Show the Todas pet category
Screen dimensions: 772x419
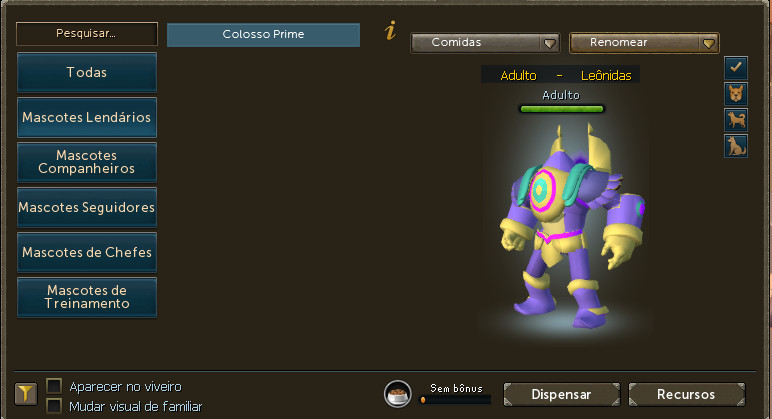87,72
